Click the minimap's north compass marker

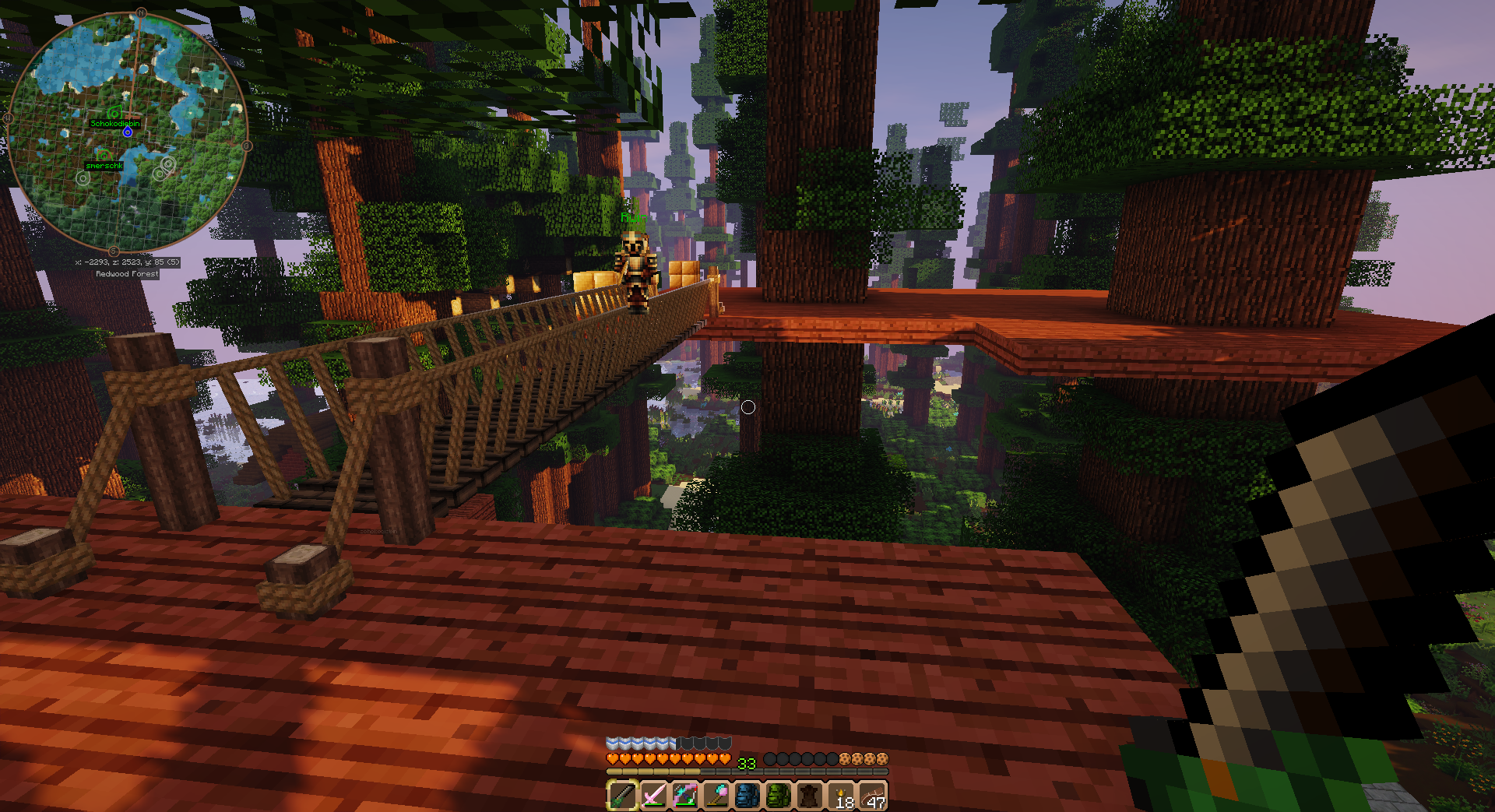point(141,12)
